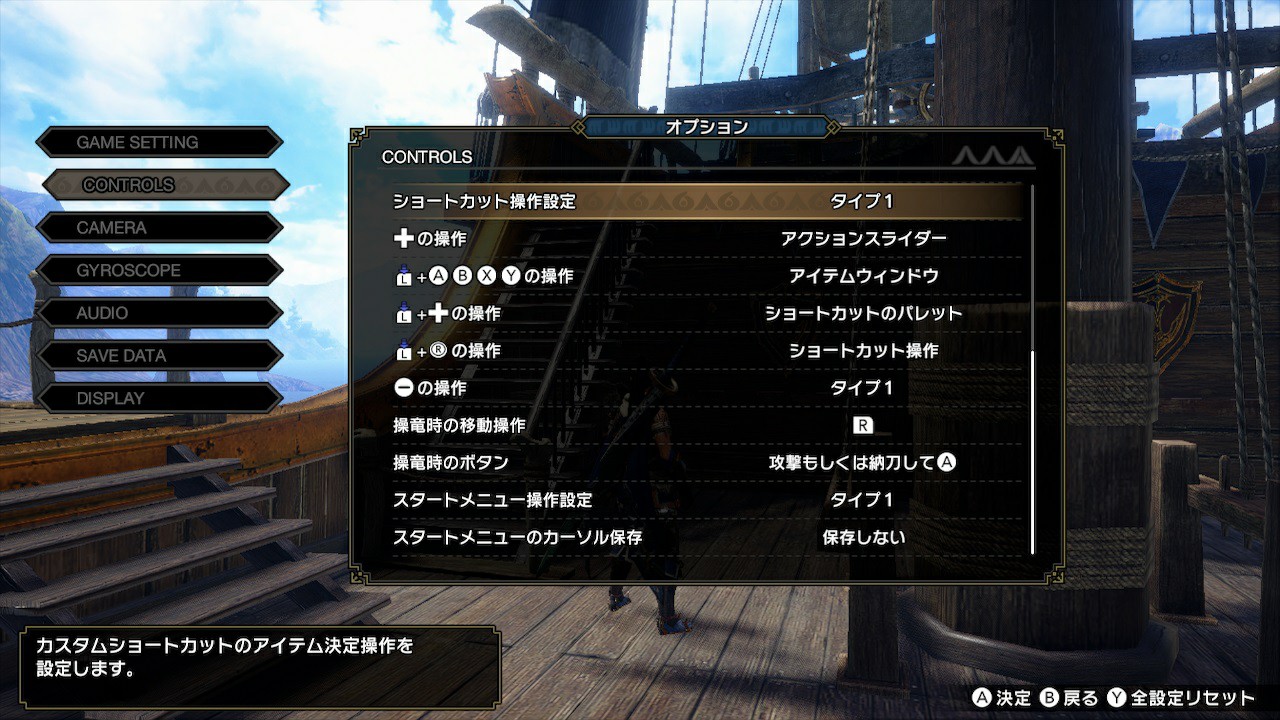Screen dimensions: 1280x720
Task: Select the ショートカット操作設定 row
Action: coord(706,201)
